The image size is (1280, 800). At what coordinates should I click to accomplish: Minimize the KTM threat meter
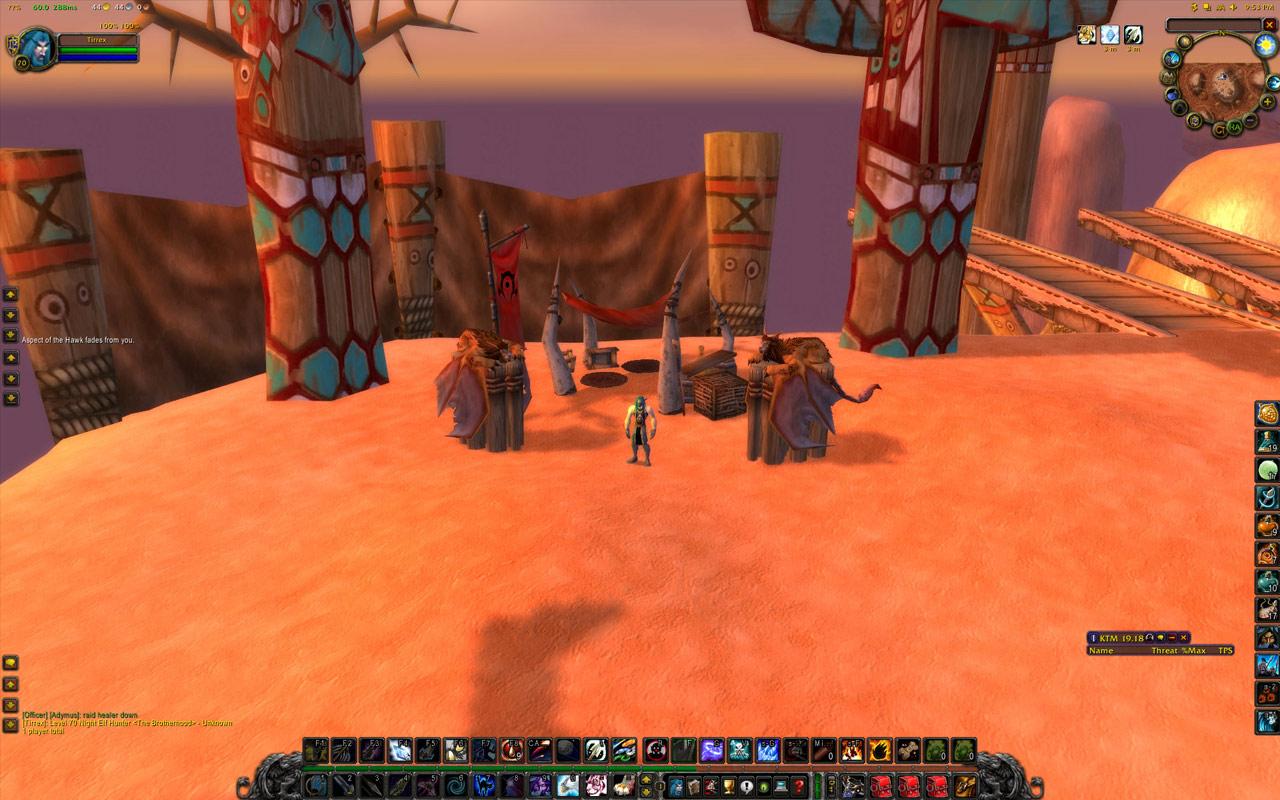coord(1172,637)
